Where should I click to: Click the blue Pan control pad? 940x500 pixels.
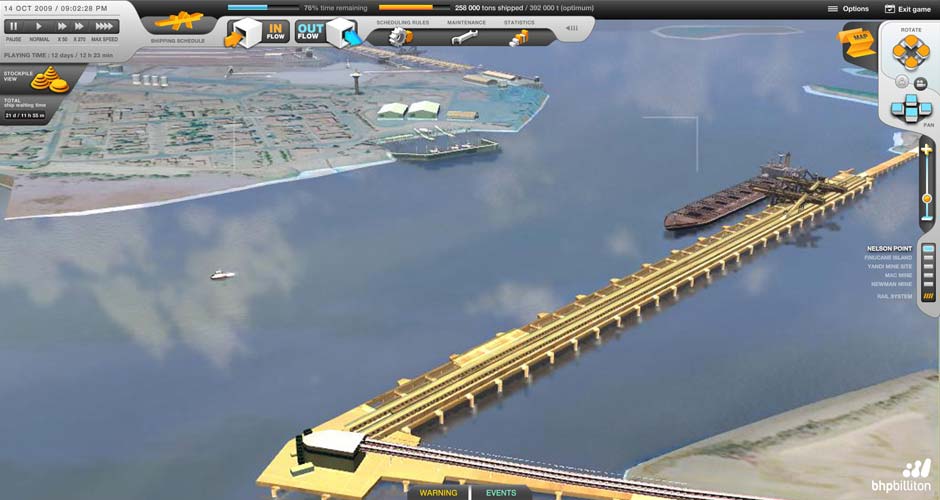[911, 106]
